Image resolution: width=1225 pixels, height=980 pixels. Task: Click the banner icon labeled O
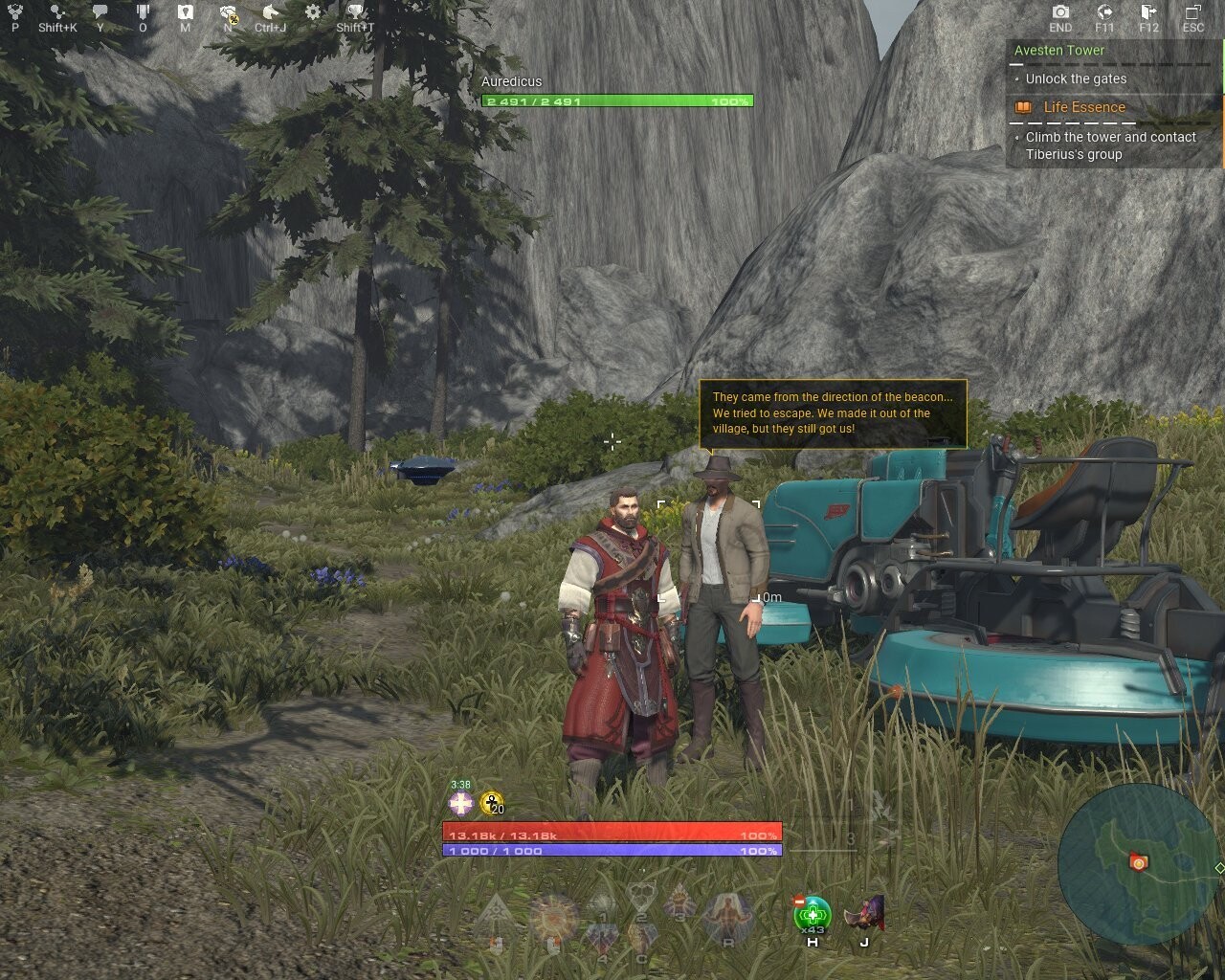pos(143,13)
